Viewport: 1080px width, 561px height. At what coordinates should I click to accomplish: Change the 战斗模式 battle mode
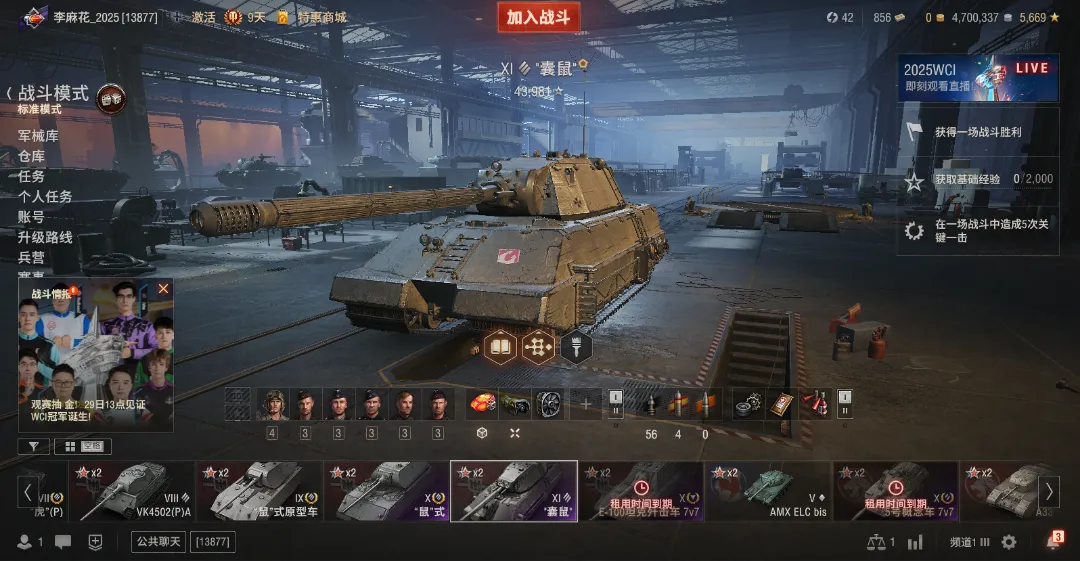point(54,94)
